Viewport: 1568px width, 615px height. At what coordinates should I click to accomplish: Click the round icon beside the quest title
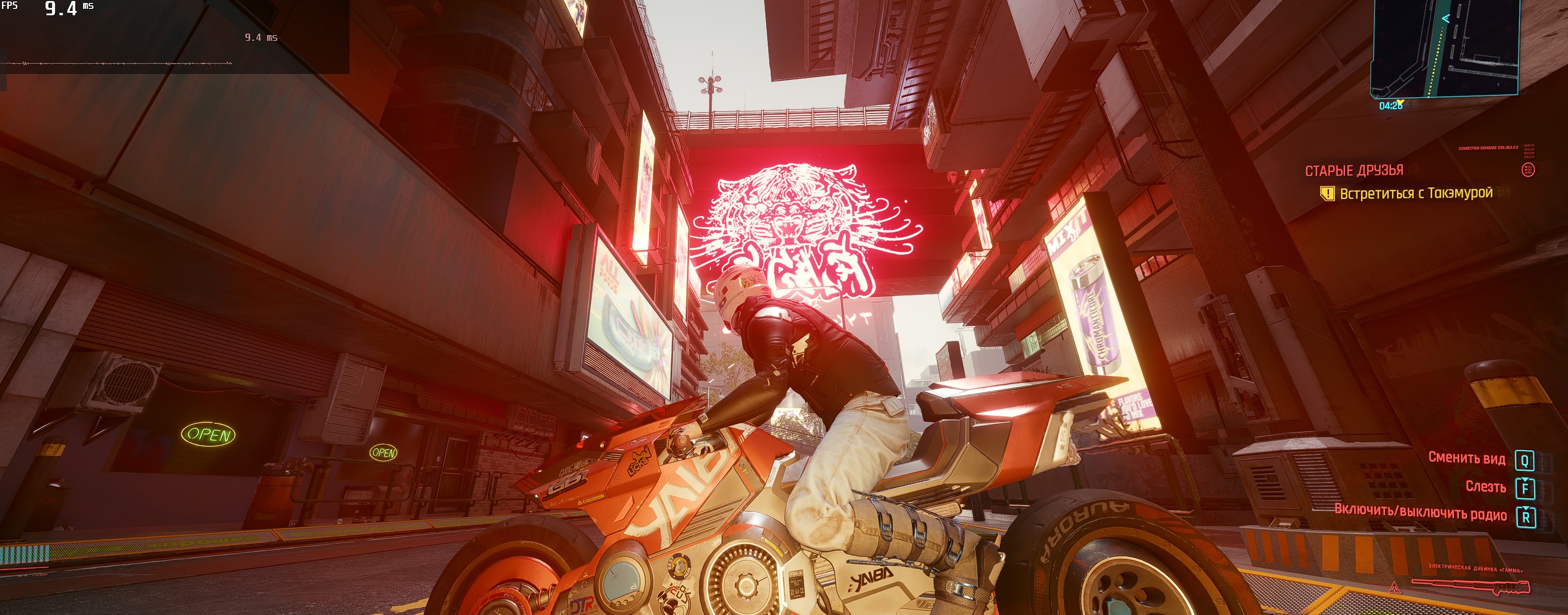pyautogui.click(x=1527, y=170)
